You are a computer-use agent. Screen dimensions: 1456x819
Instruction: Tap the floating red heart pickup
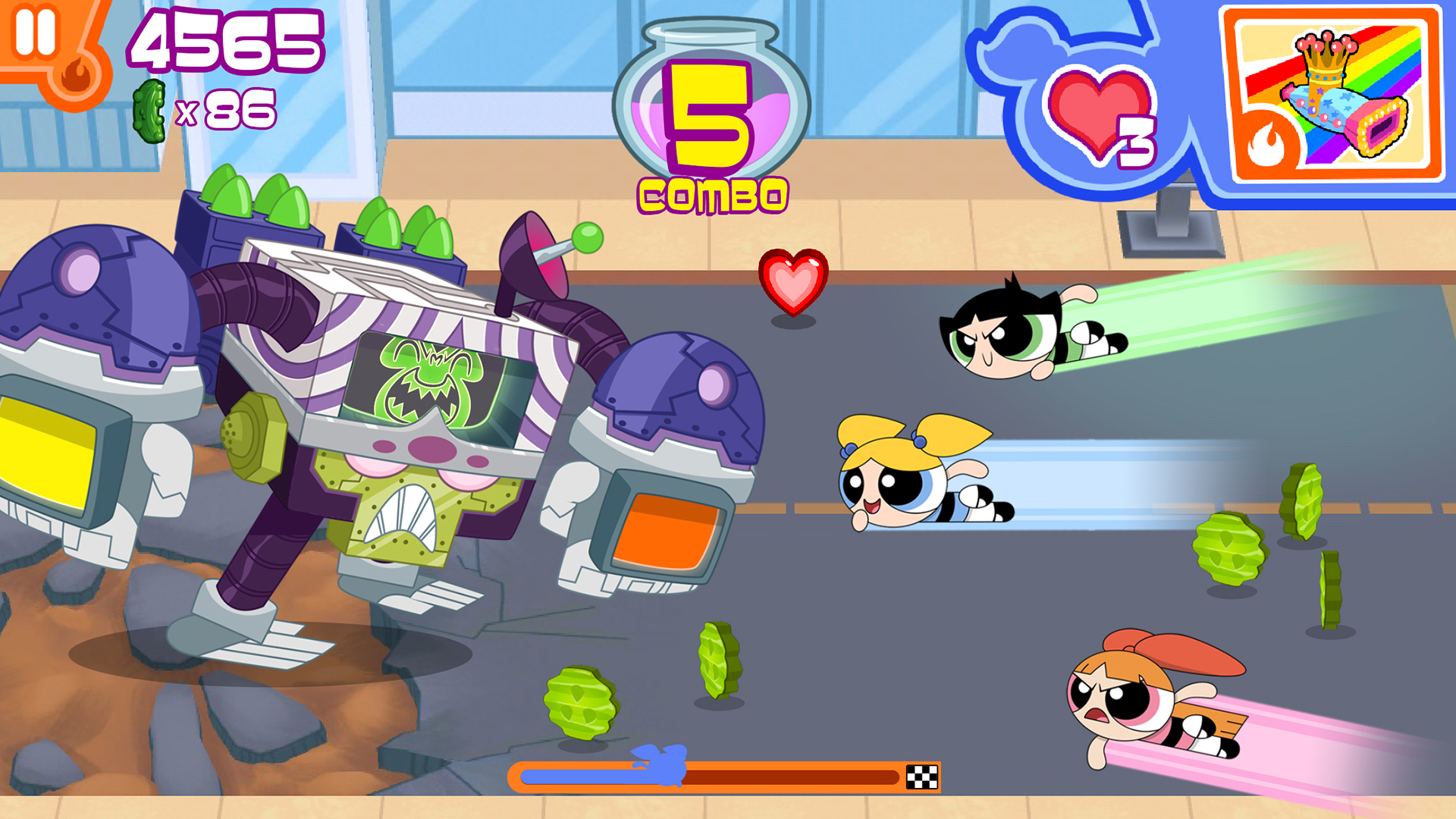coord(795,284)
